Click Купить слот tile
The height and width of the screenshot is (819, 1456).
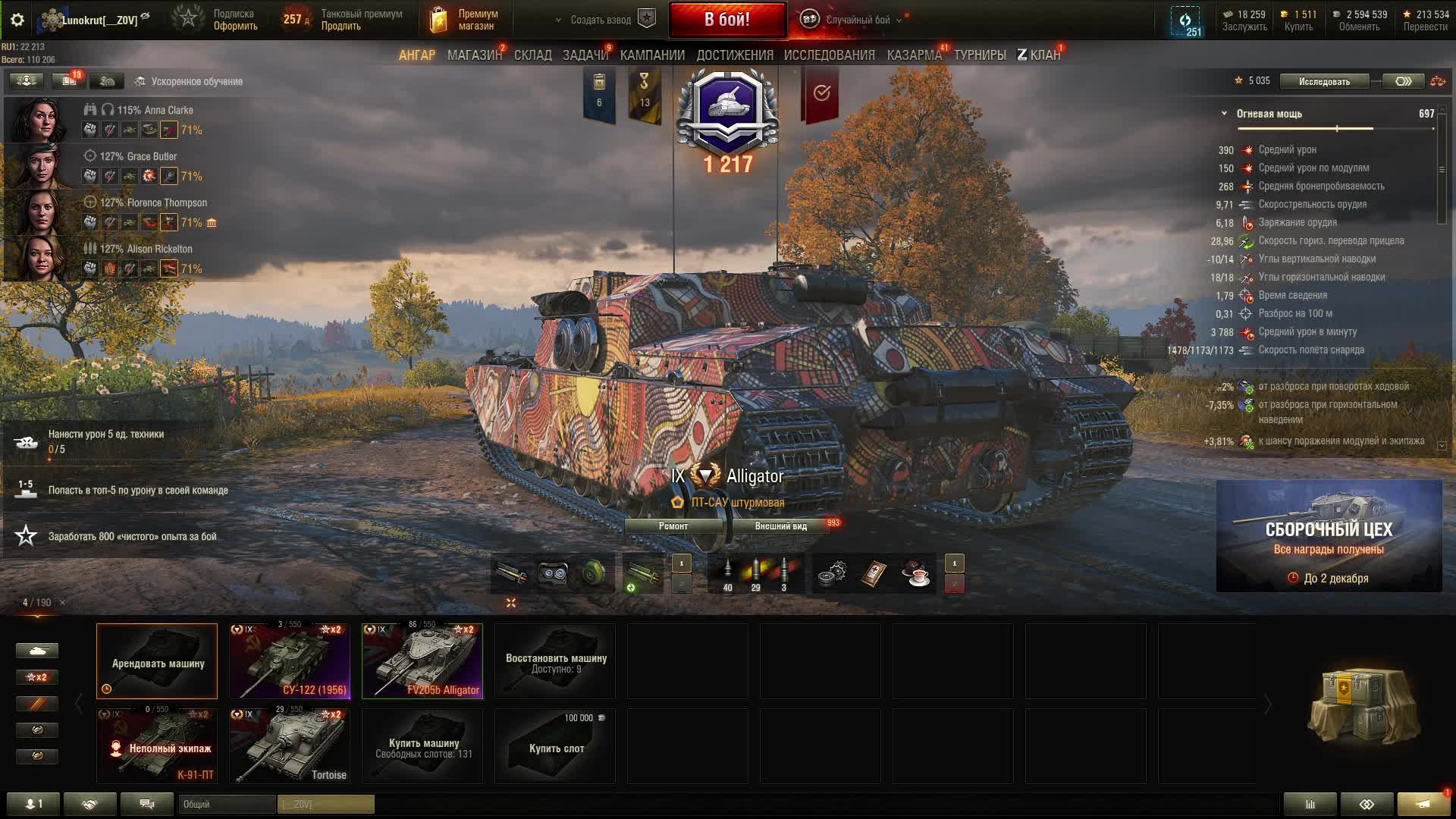(x=555, y=746)
